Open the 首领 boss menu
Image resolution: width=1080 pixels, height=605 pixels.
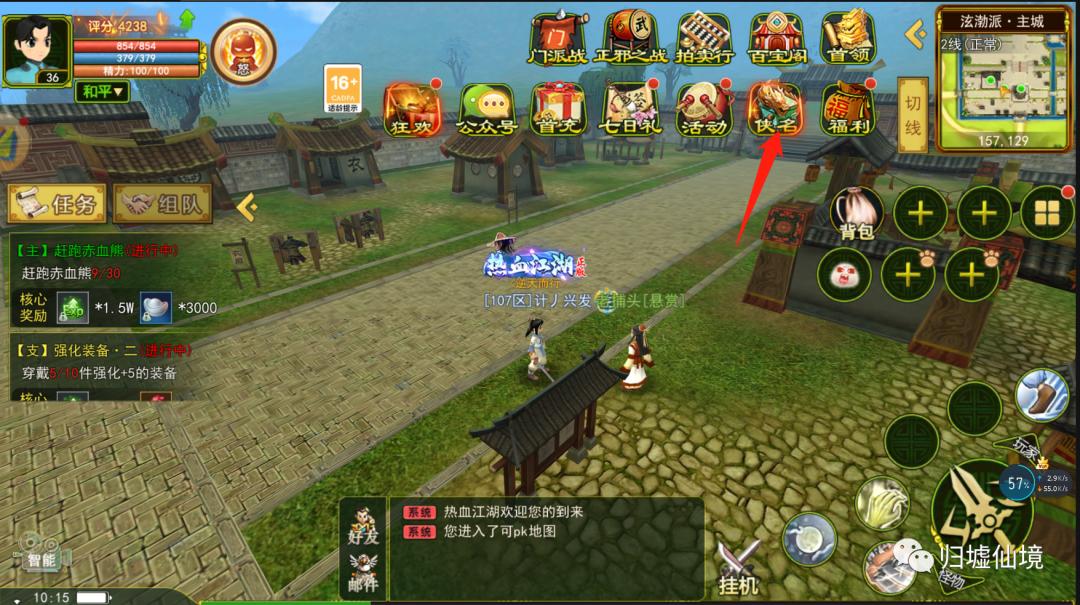click(848, 38)
